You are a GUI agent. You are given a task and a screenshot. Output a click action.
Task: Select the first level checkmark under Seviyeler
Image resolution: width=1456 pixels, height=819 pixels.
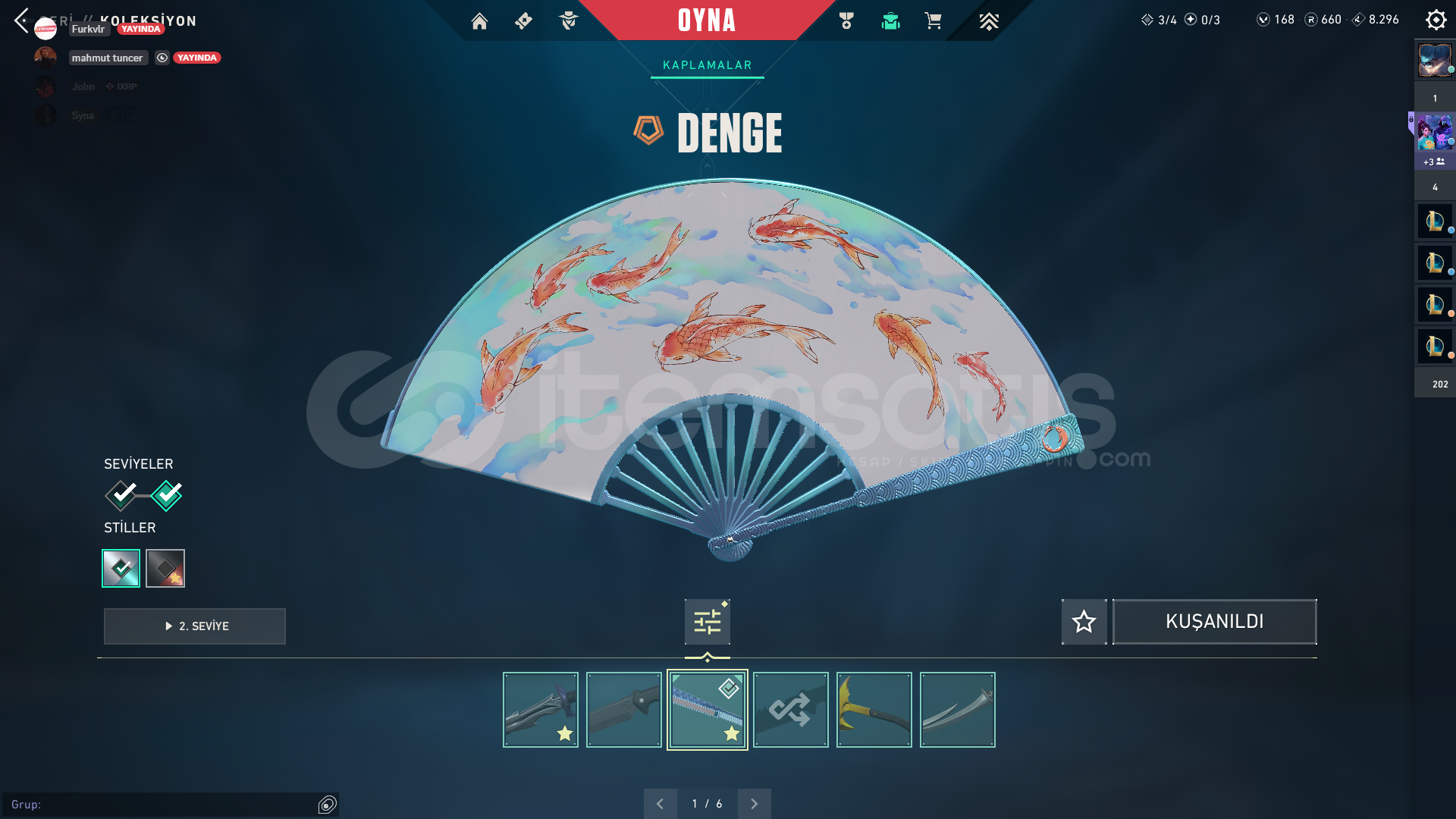(x=121, y=495)
